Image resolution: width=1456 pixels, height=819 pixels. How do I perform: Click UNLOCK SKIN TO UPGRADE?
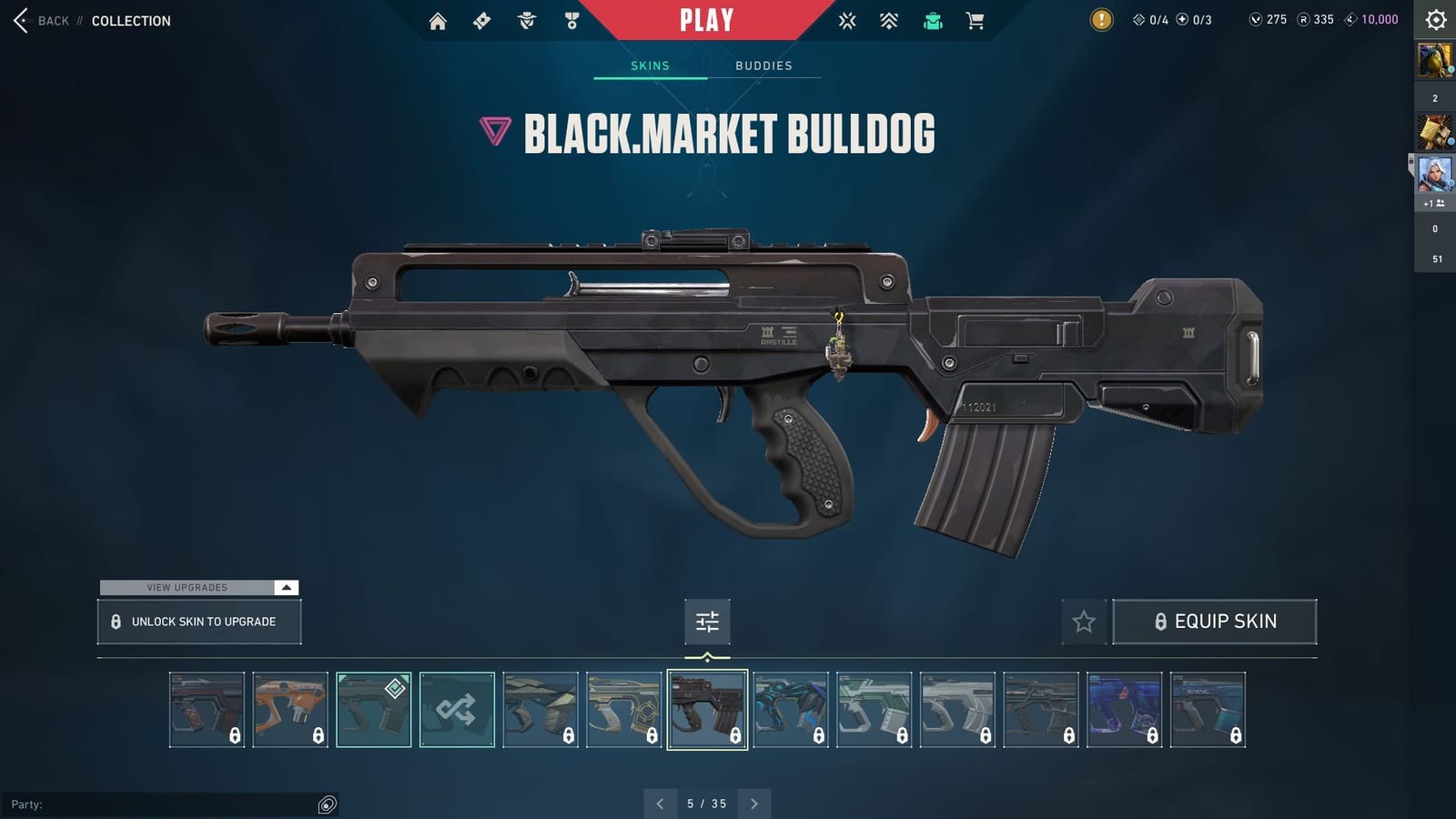[198, 622]
